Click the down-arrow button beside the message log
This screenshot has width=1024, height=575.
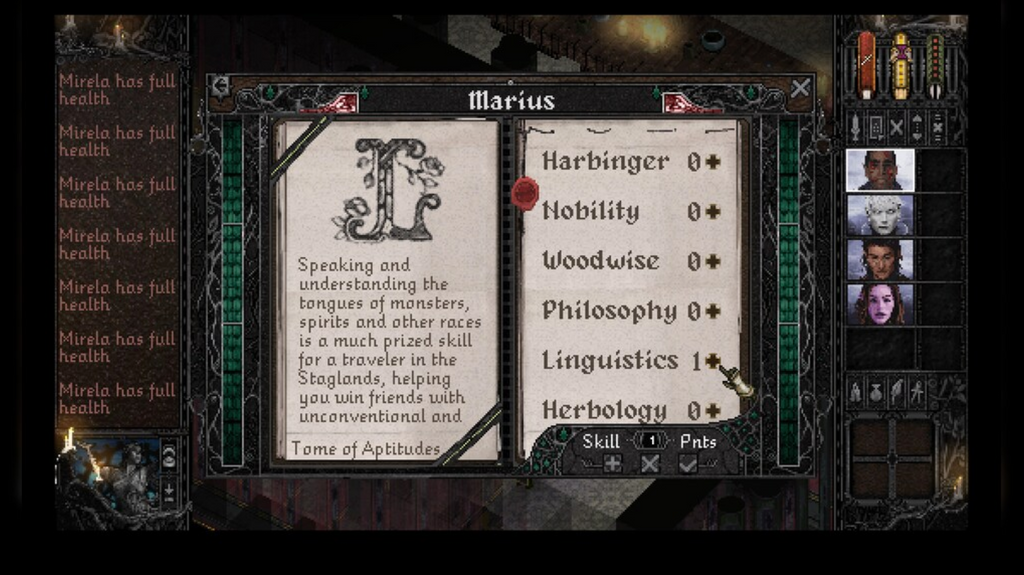tap(168, 491)
